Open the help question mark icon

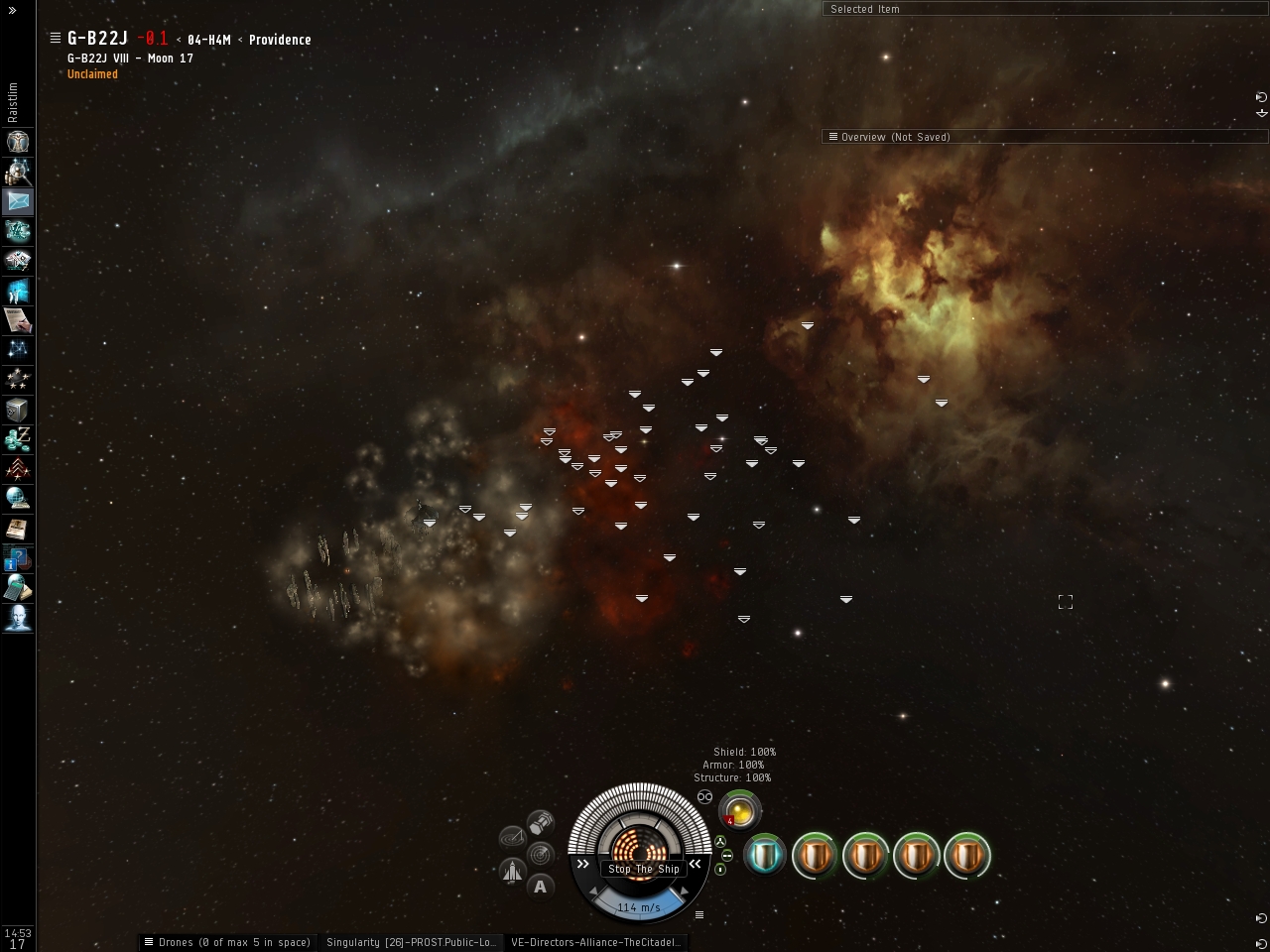[18, 558]
